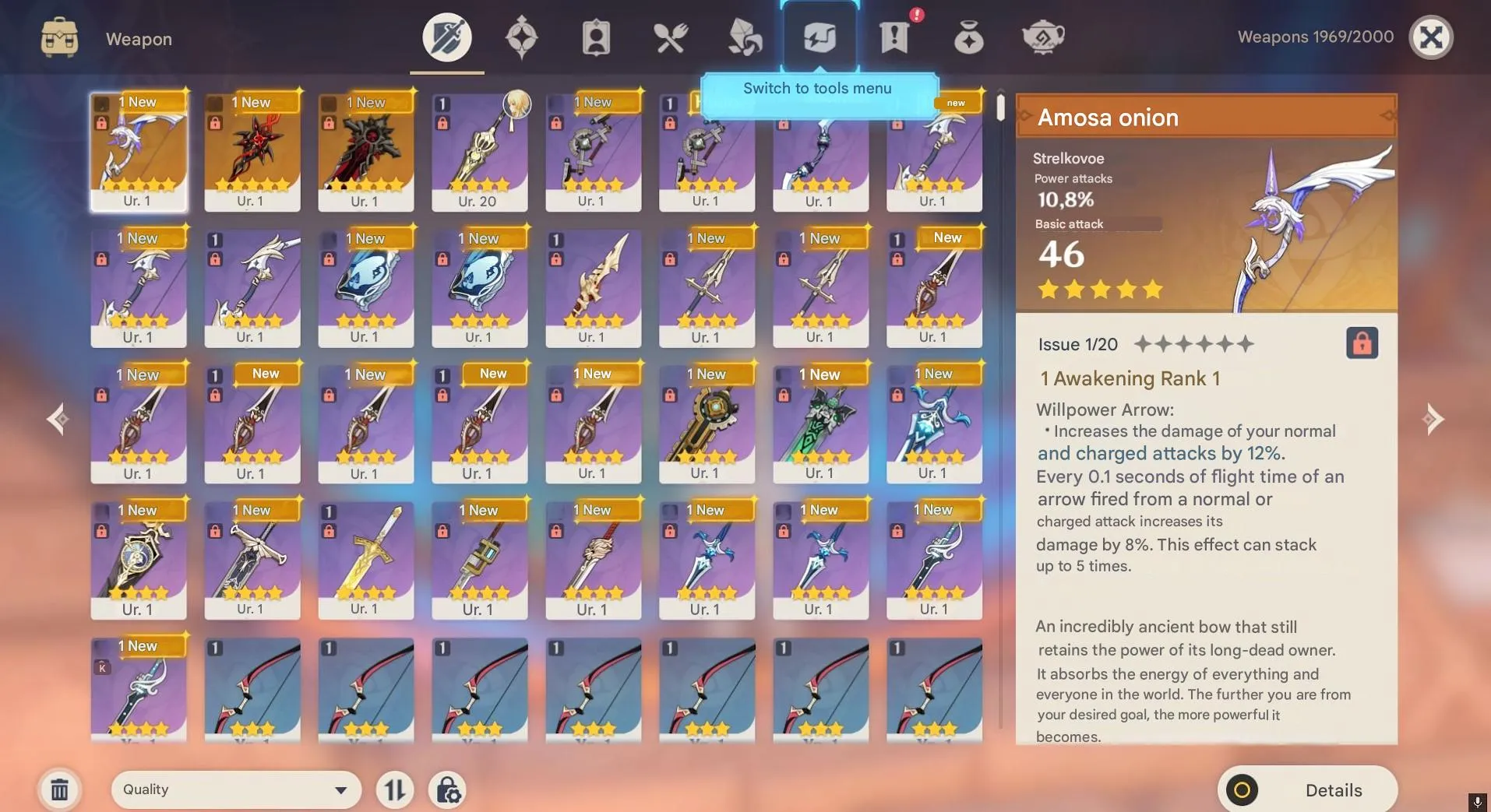Unlock the selected top-left weapon's padlock
This screenshot has width=1491, height=812.
click(102, 122)
